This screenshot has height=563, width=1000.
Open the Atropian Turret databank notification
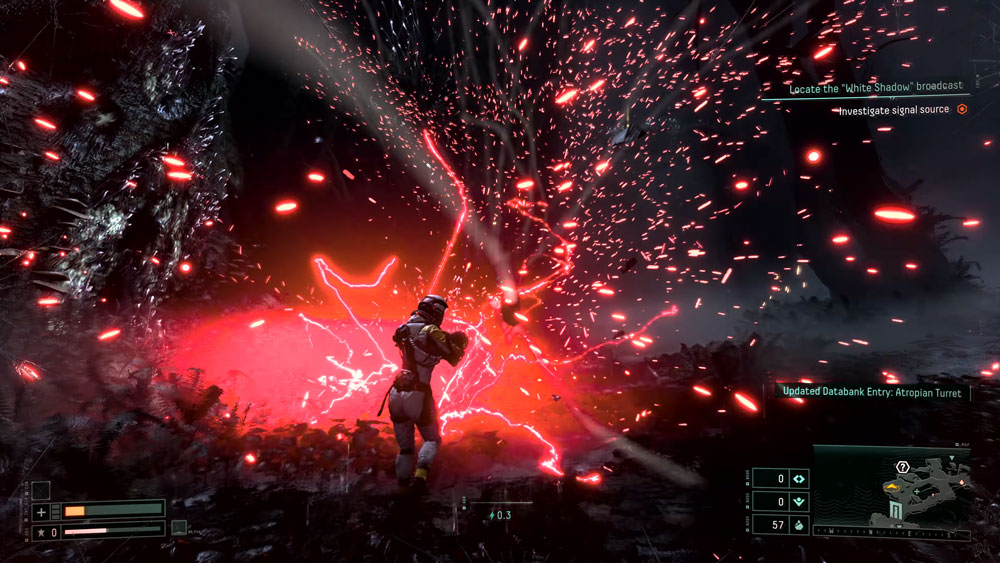coord(871,393)
